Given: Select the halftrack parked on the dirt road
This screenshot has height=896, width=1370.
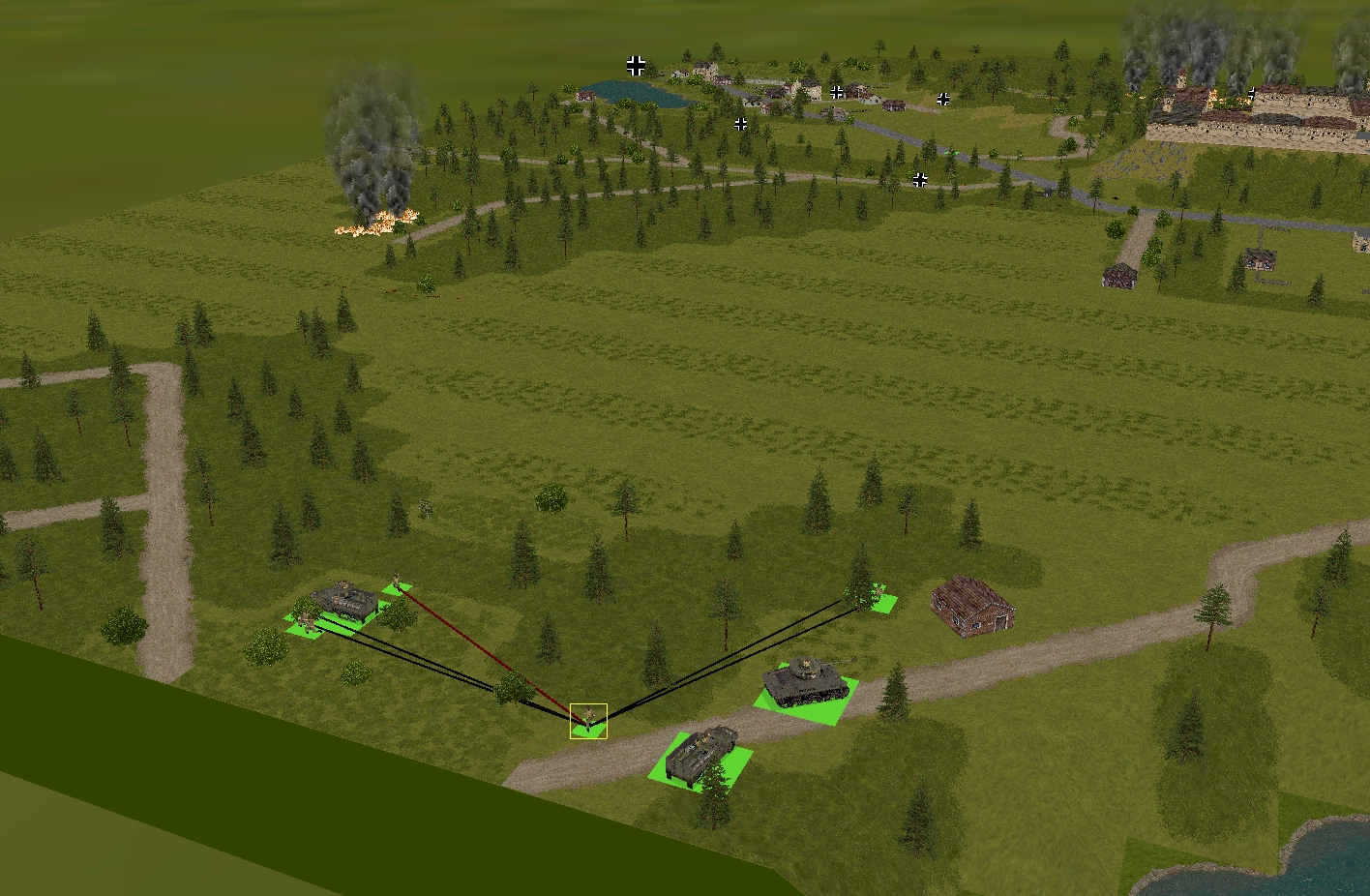Looking at the screenshot, I should [700, 755].
